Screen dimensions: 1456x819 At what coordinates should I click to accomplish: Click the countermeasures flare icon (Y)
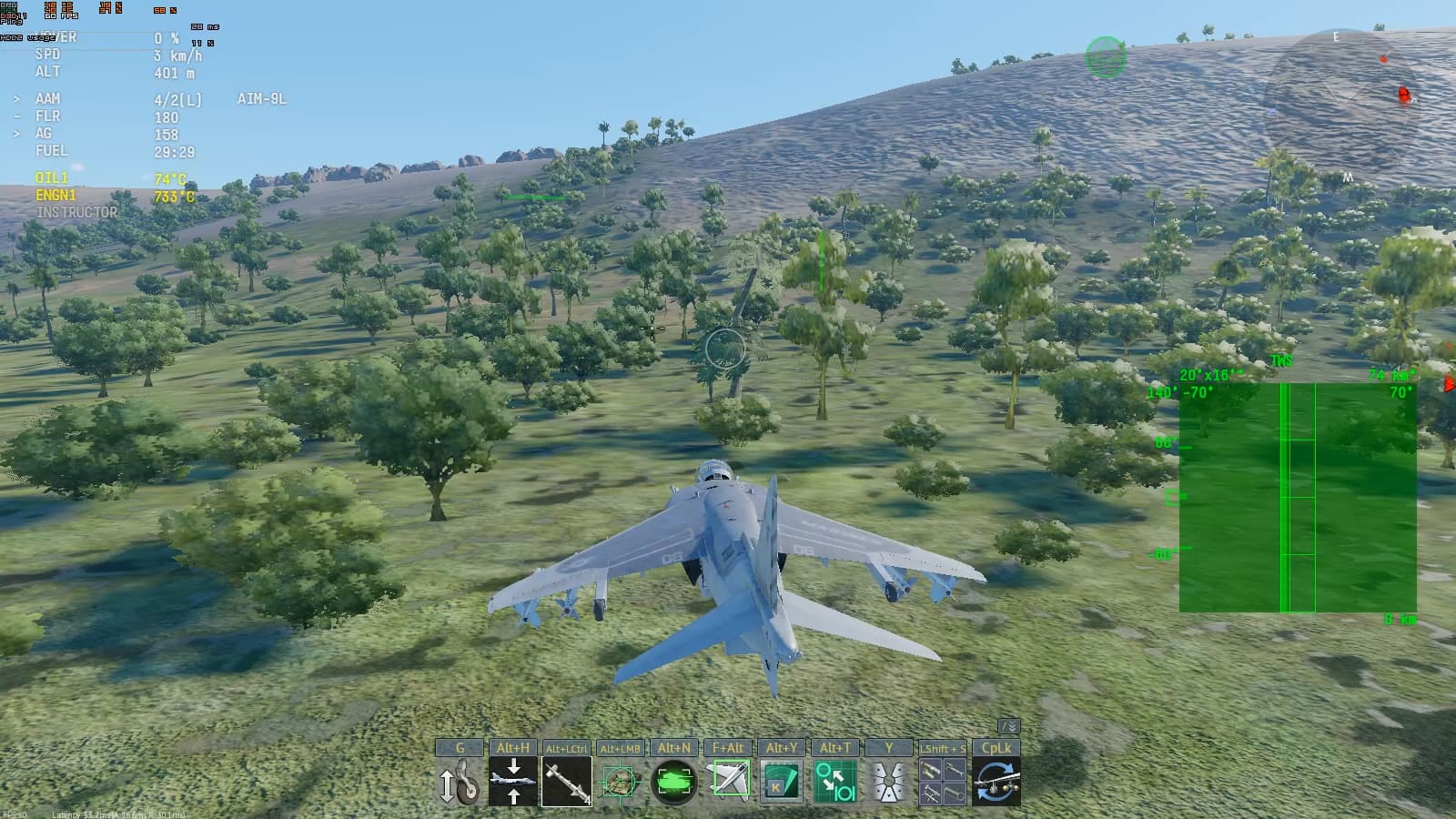[887, 781]
